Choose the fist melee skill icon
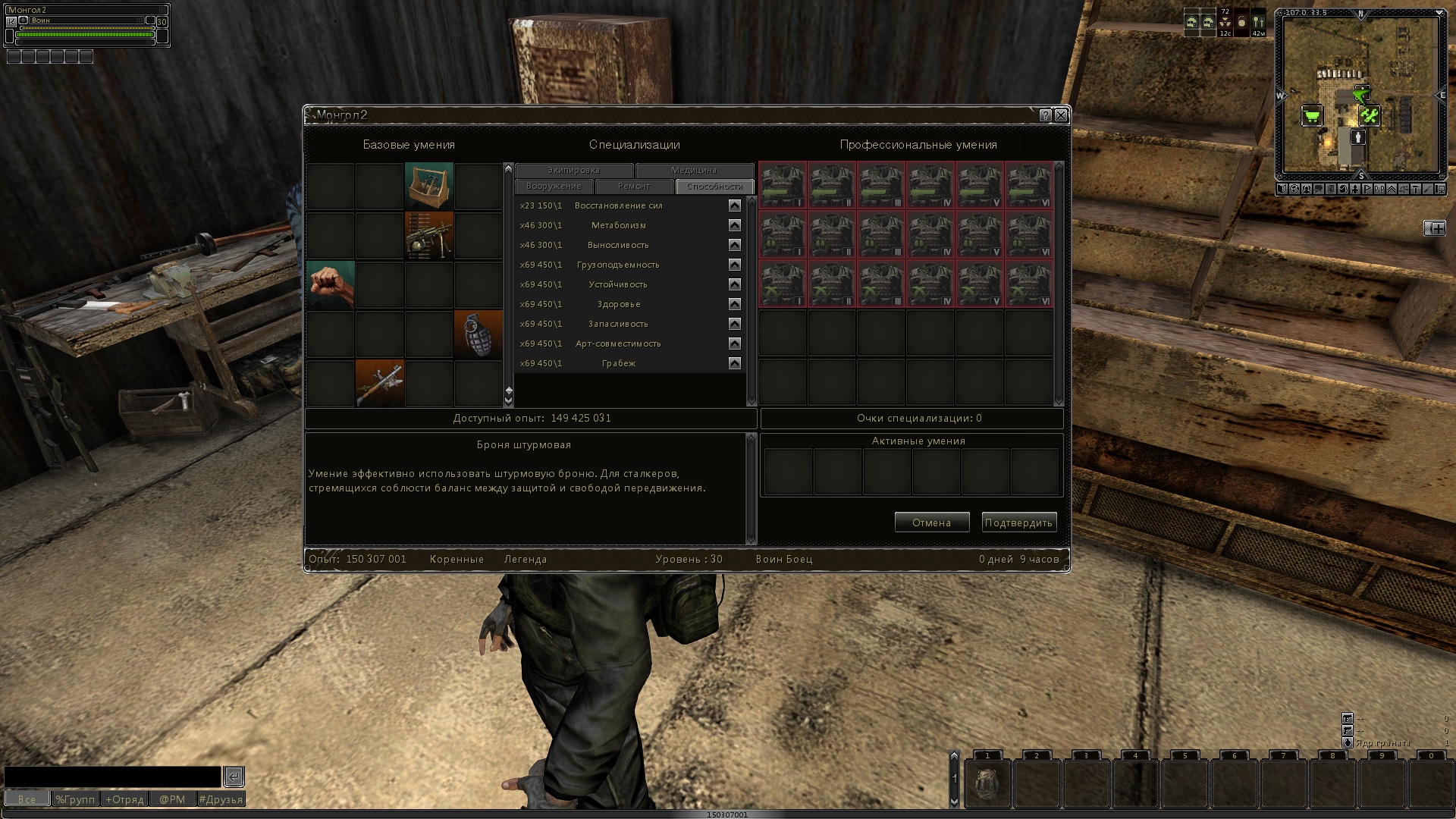This screenshot has width=1456, height=819. click(331, 285)
